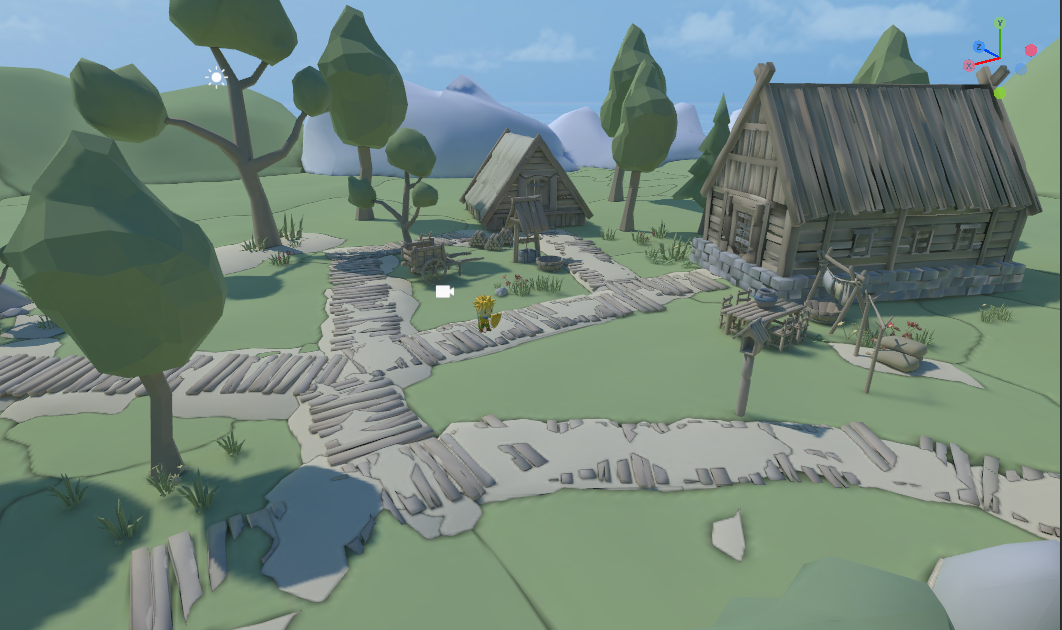Select the blue Z axis gizmo handle
This screenshot has height=630, width=1062.
980,47
